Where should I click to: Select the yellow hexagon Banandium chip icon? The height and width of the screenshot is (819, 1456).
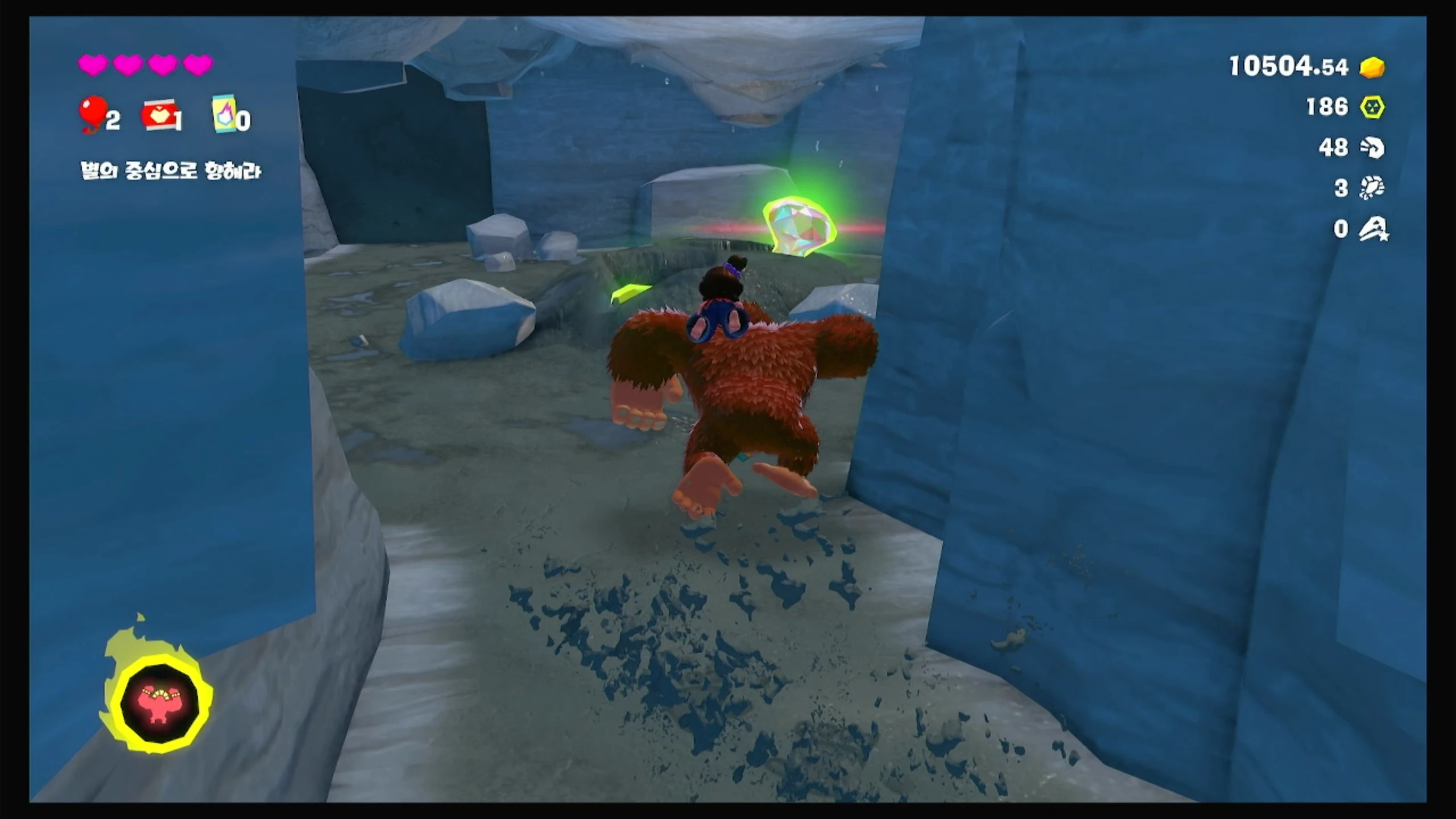click(x=1372, y=107)
